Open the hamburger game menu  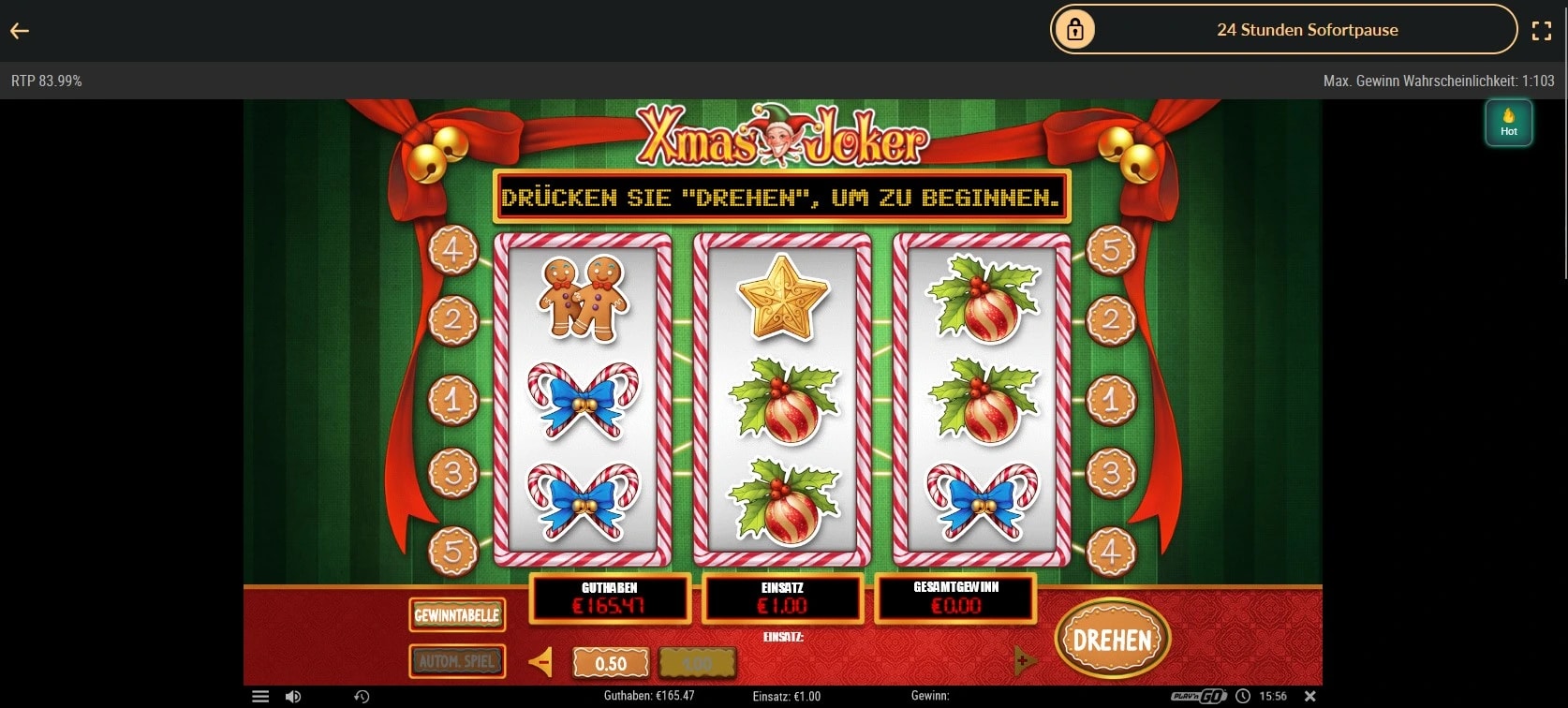pyautogui.click(x=260, y=697)
